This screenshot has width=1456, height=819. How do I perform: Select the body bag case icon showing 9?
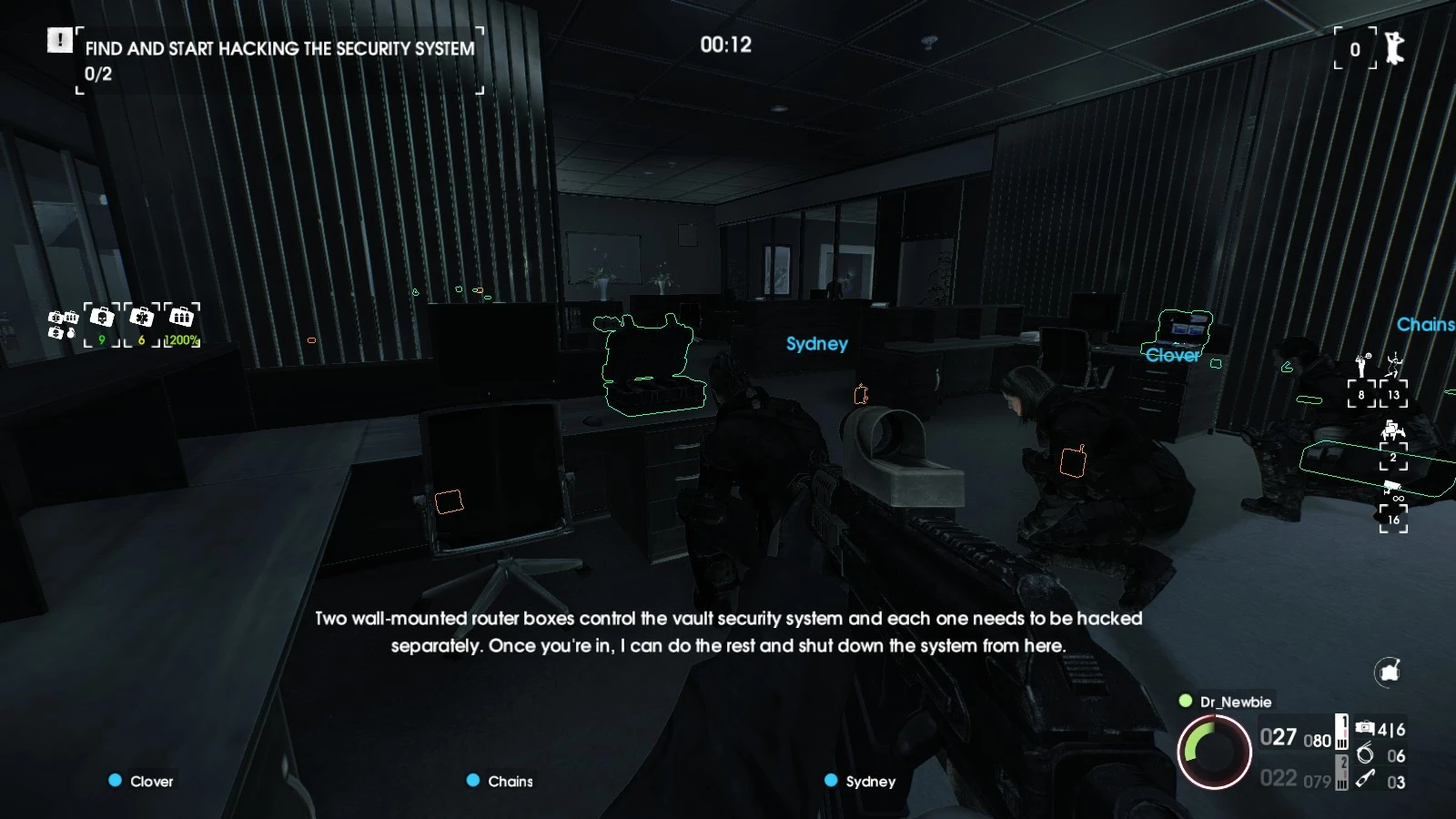click(101, 318)
